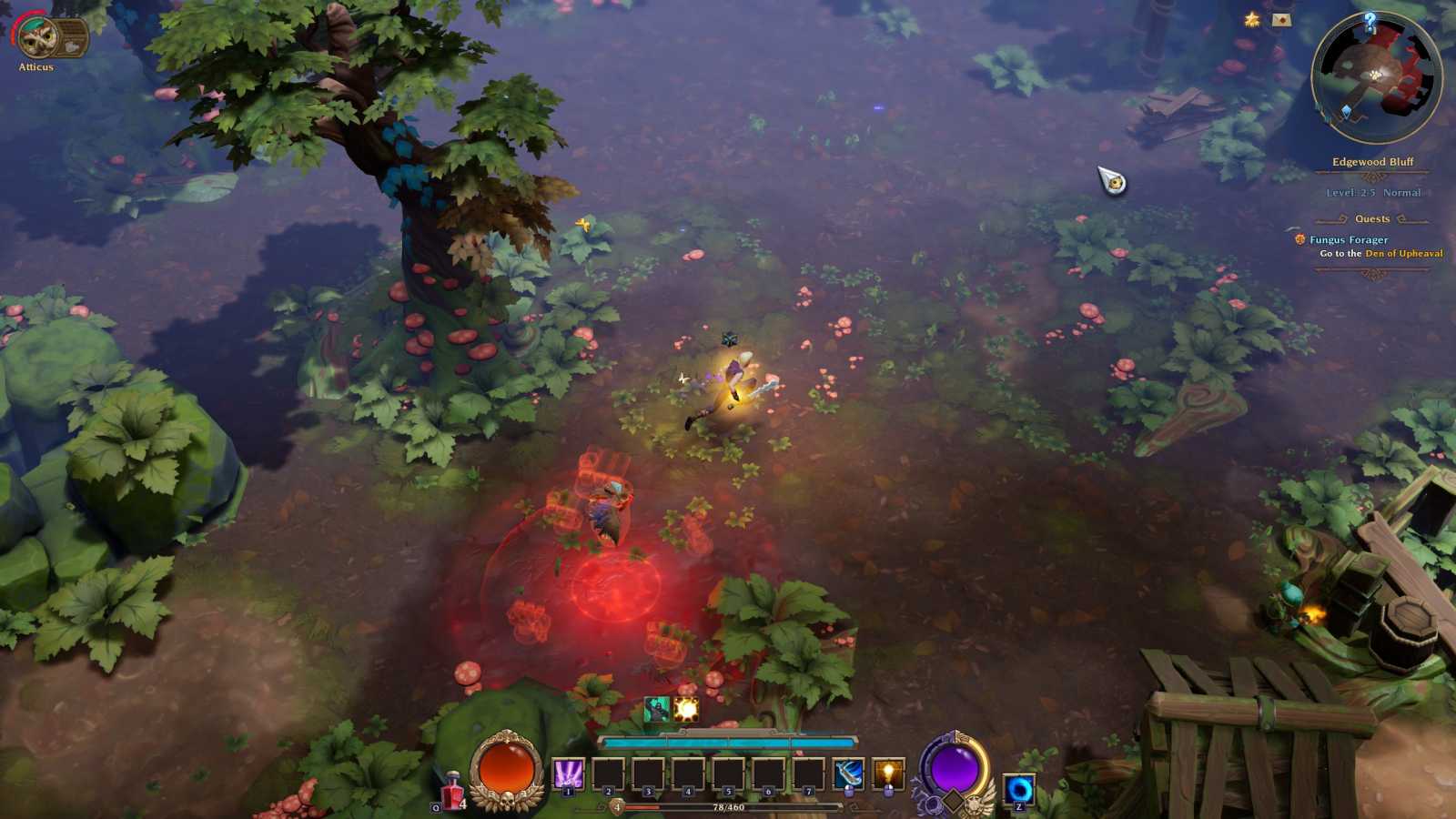
Task: Open mail via the envelope icon near minimap
Action: (1281, 21)
